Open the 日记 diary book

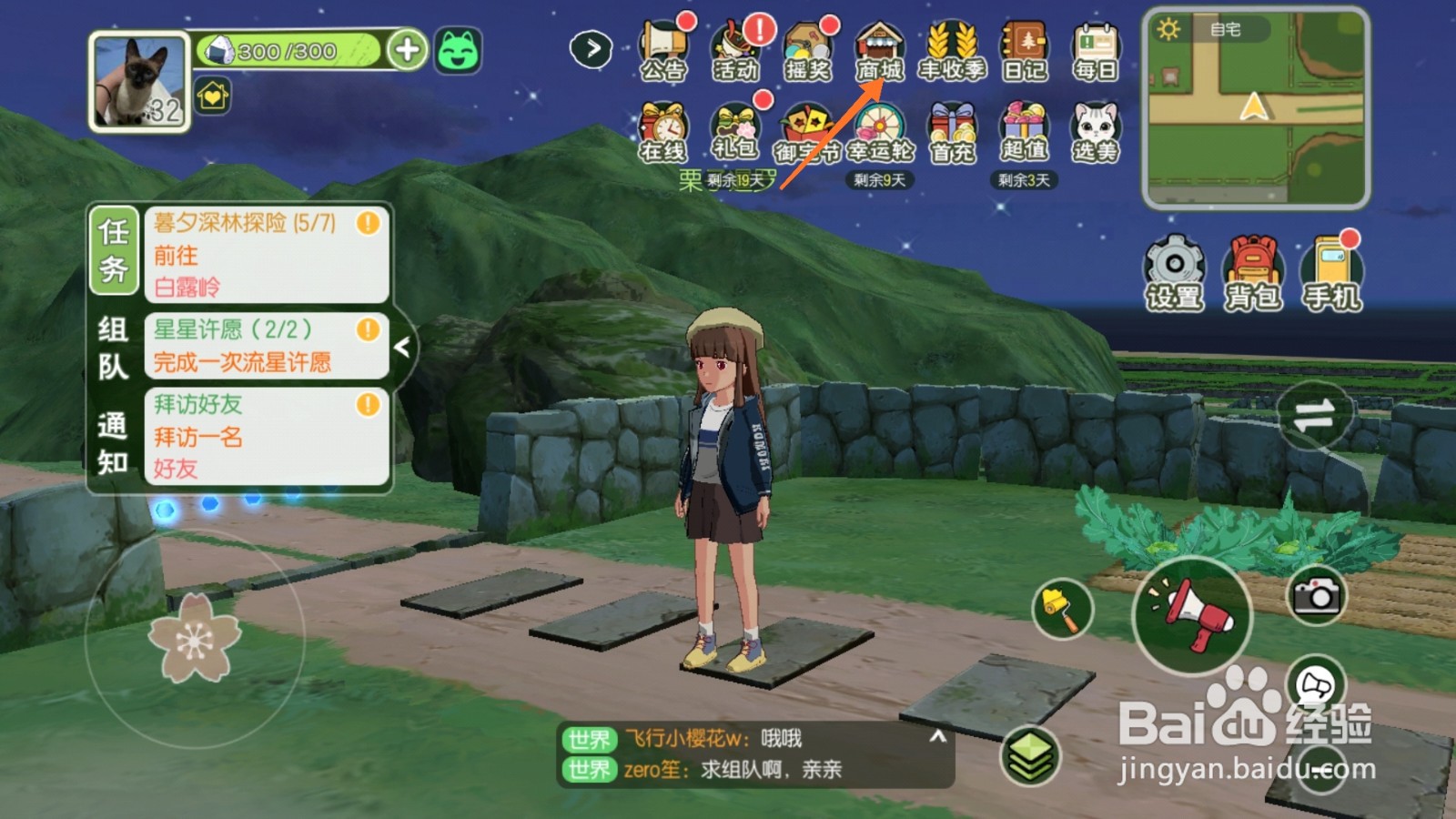click(1025, 52)
